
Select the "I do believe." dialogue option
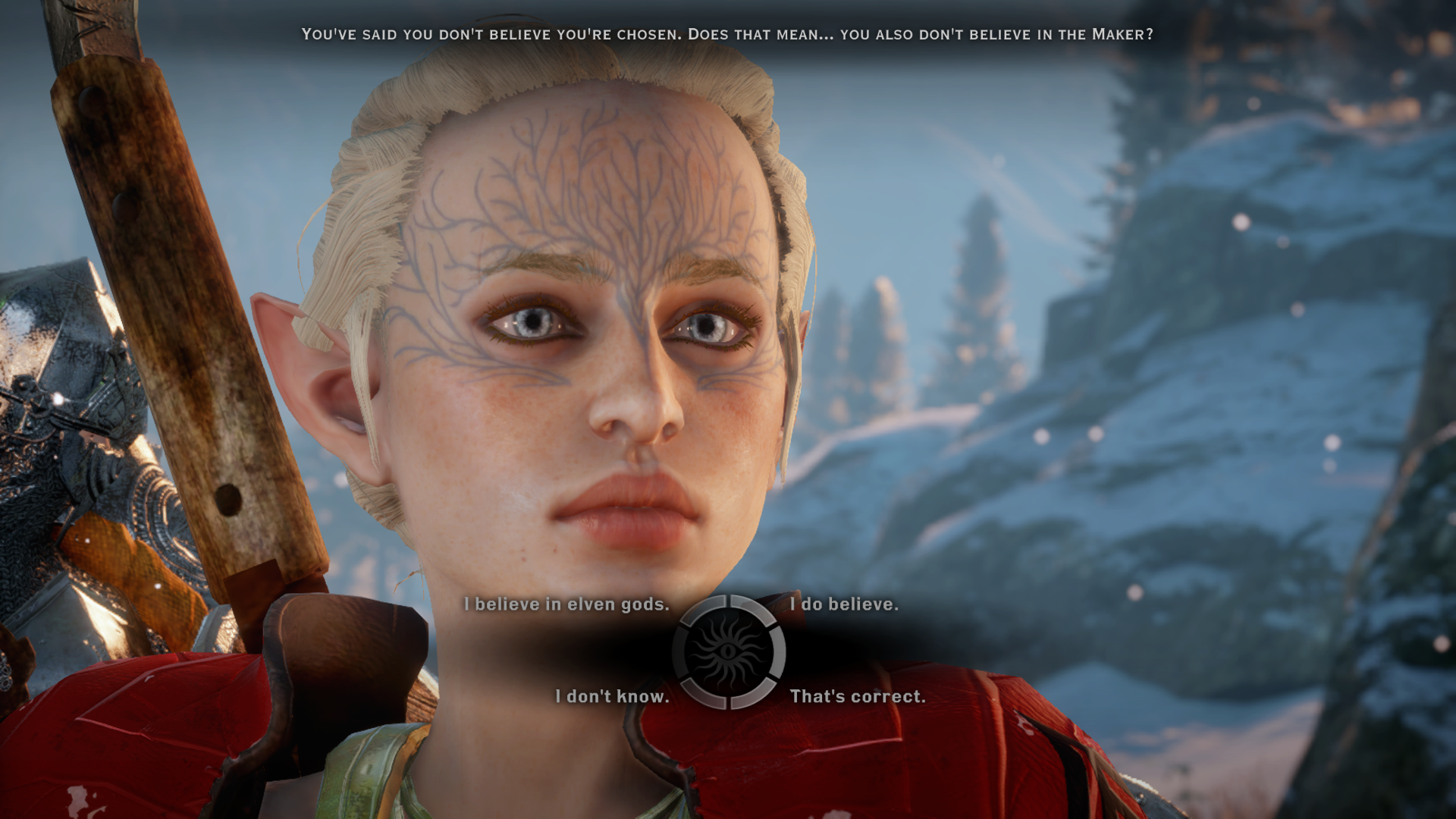click(x=843, y=604)
